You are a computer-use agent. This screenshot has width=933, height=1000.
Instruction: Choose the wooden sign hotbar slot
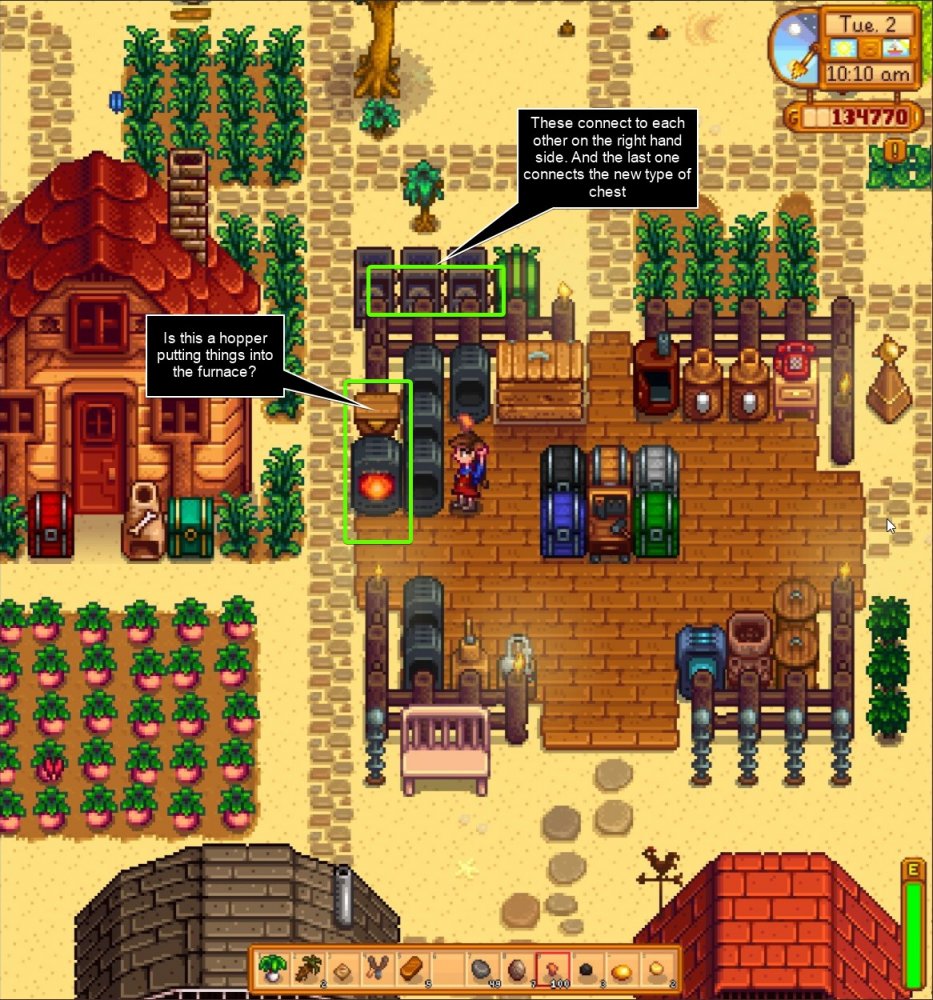(343, 969)
